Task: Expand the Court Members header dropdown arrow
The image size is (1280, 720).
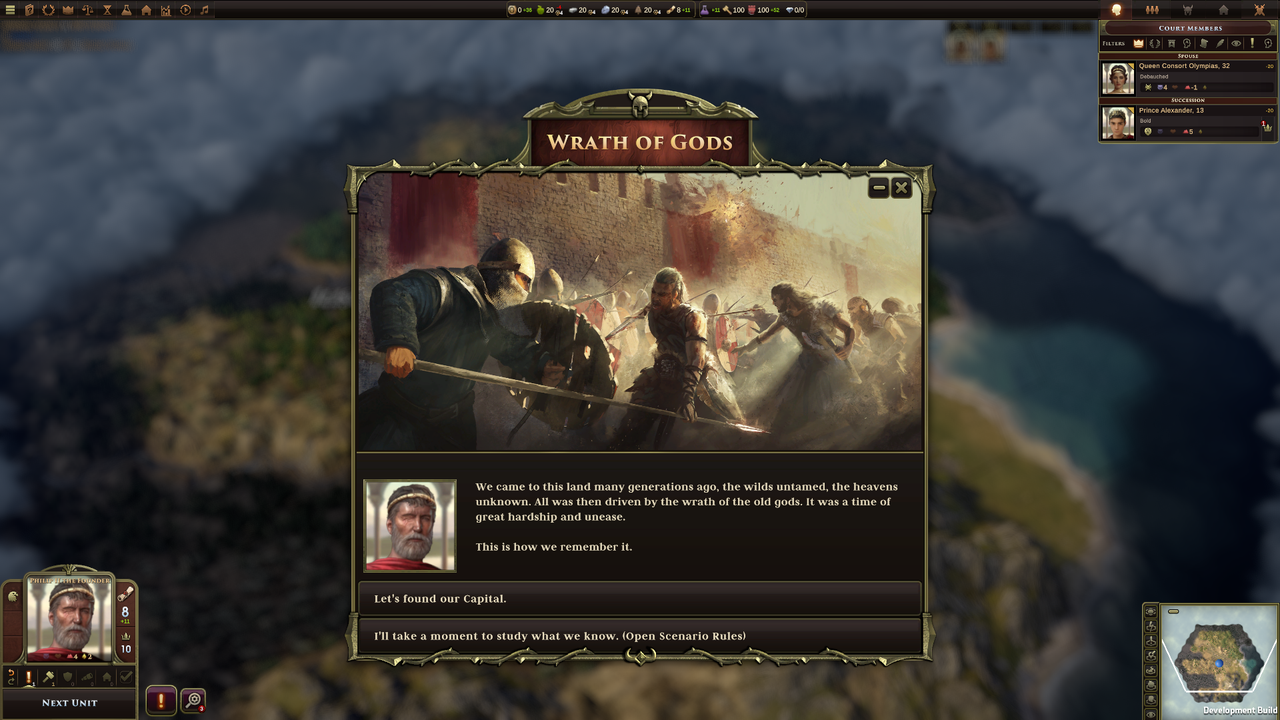Action: 1271,28
